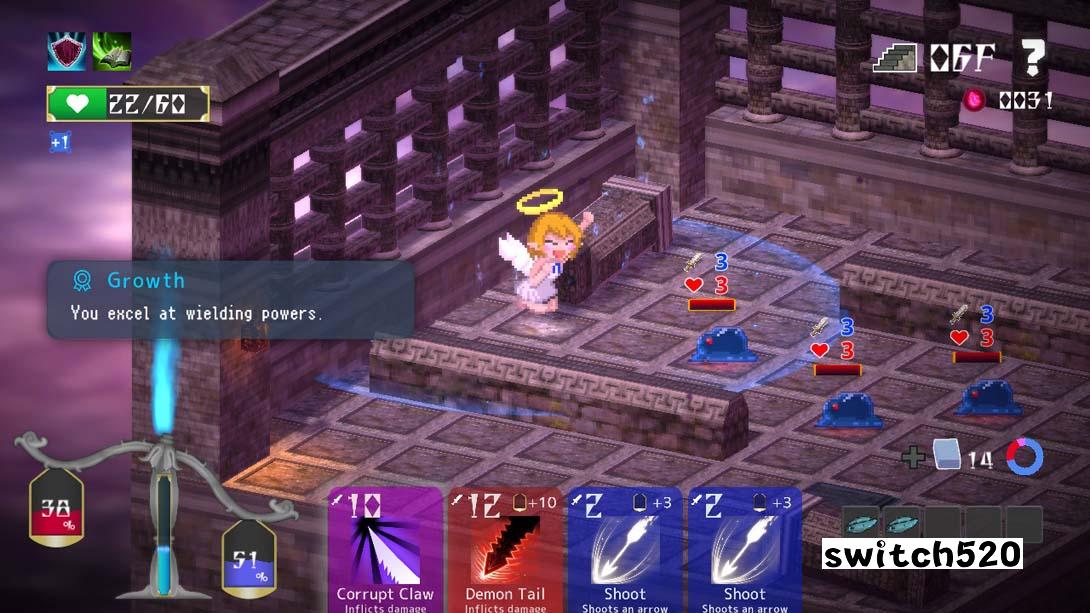The image size is (1090, 613).
Task: Inspect the green book status icon
Action: [112, 51]
